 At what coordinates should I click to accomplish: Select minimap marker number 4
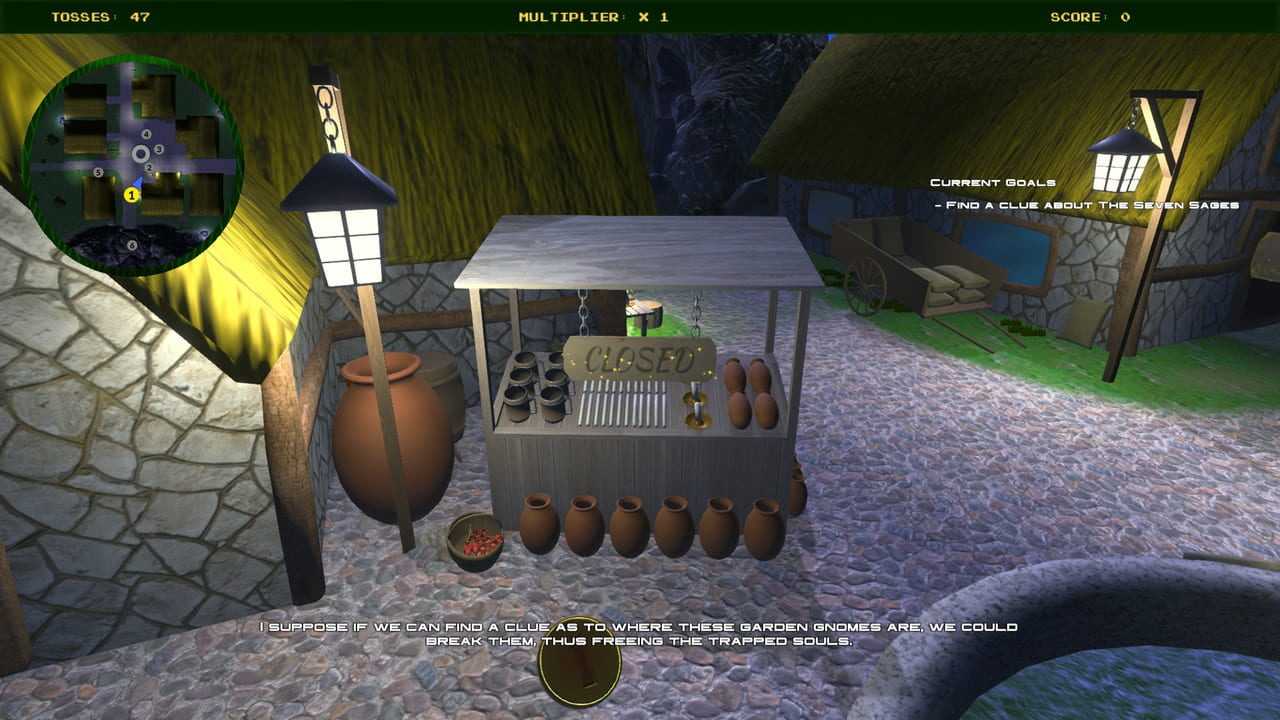[x=146, y=134]
